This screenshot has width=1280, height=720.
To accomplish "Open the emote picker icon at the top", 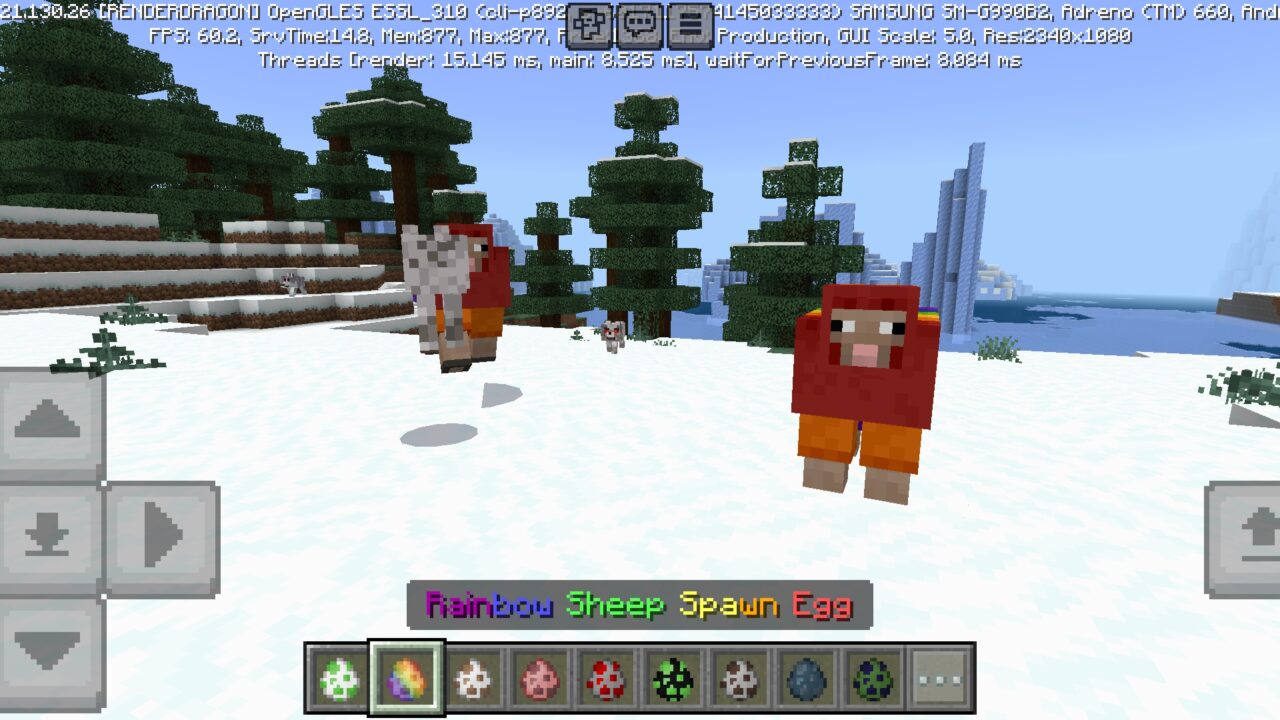I will click(x=588, y=24).
